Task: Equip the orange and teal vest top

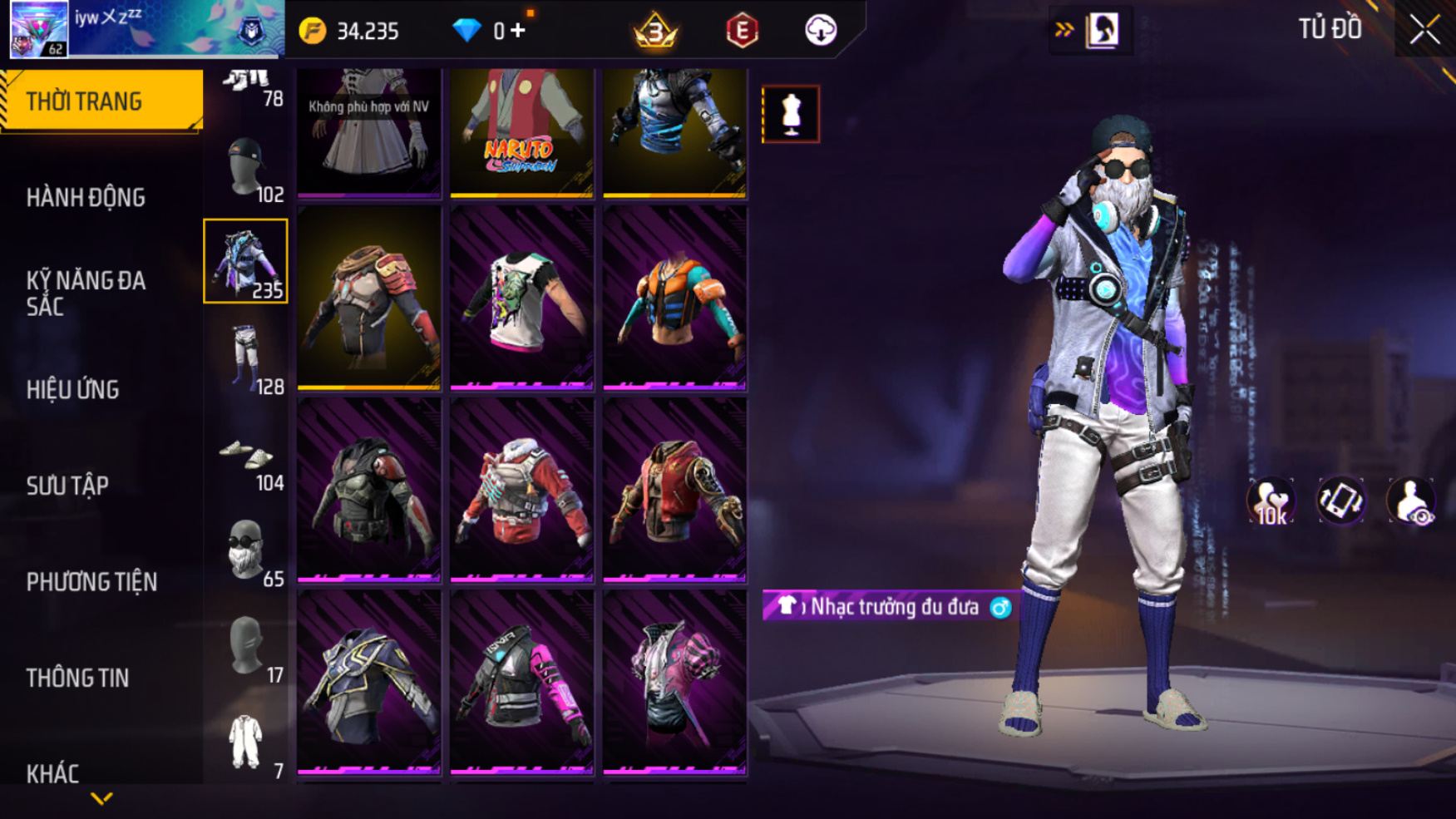Action: pos(674,298)
